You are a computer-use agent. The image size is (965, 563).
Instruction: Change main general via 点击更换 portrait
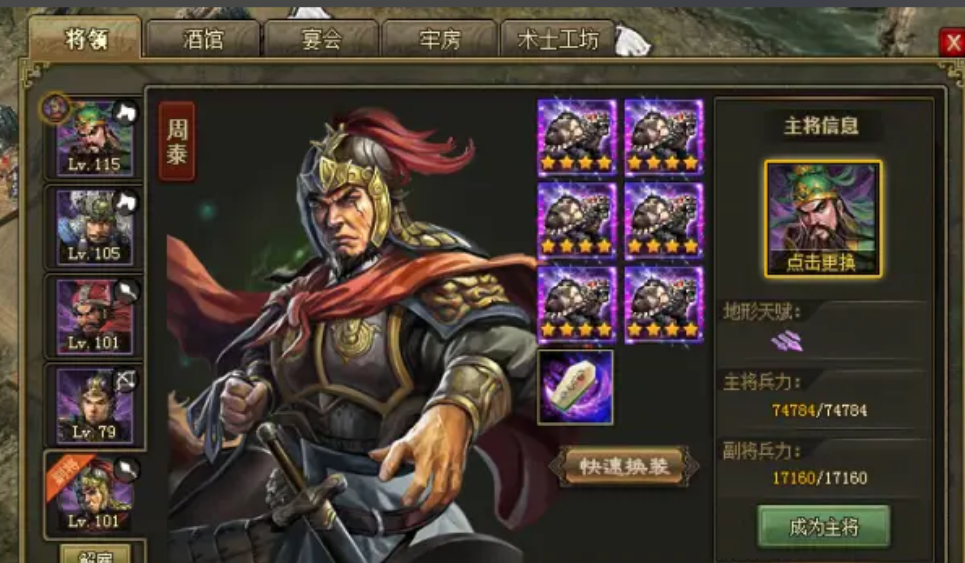tap(823, 219)
